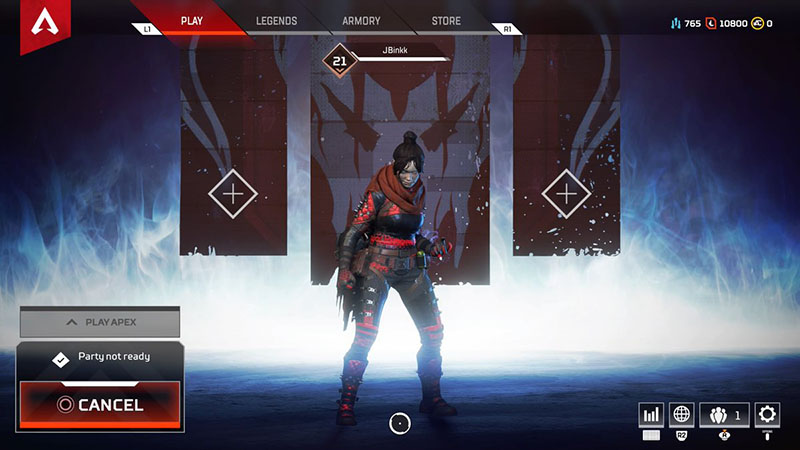Open the settings gear menu
This screenshot has height=450, width=800.
(x=767, y=414)
